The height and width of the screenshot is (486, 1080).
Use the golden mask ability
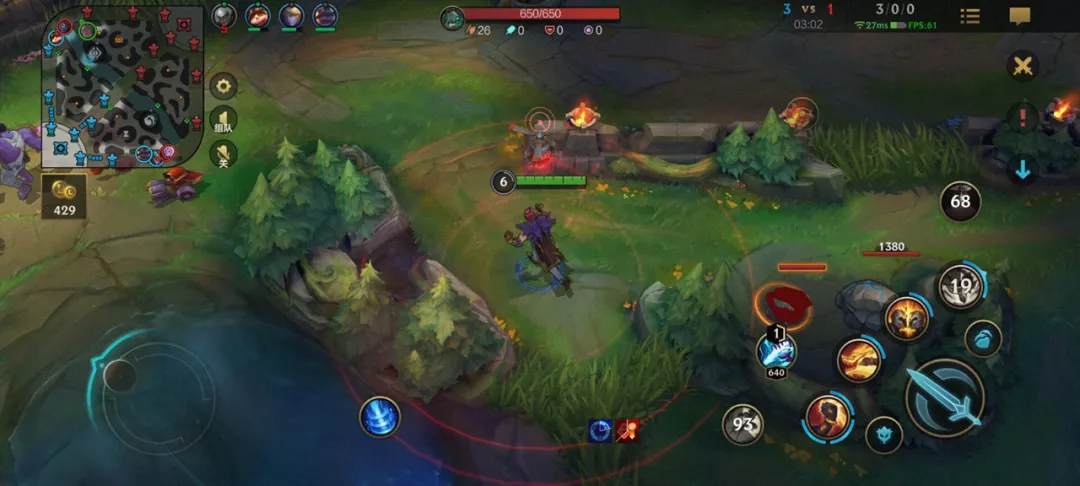click(907, 319)
